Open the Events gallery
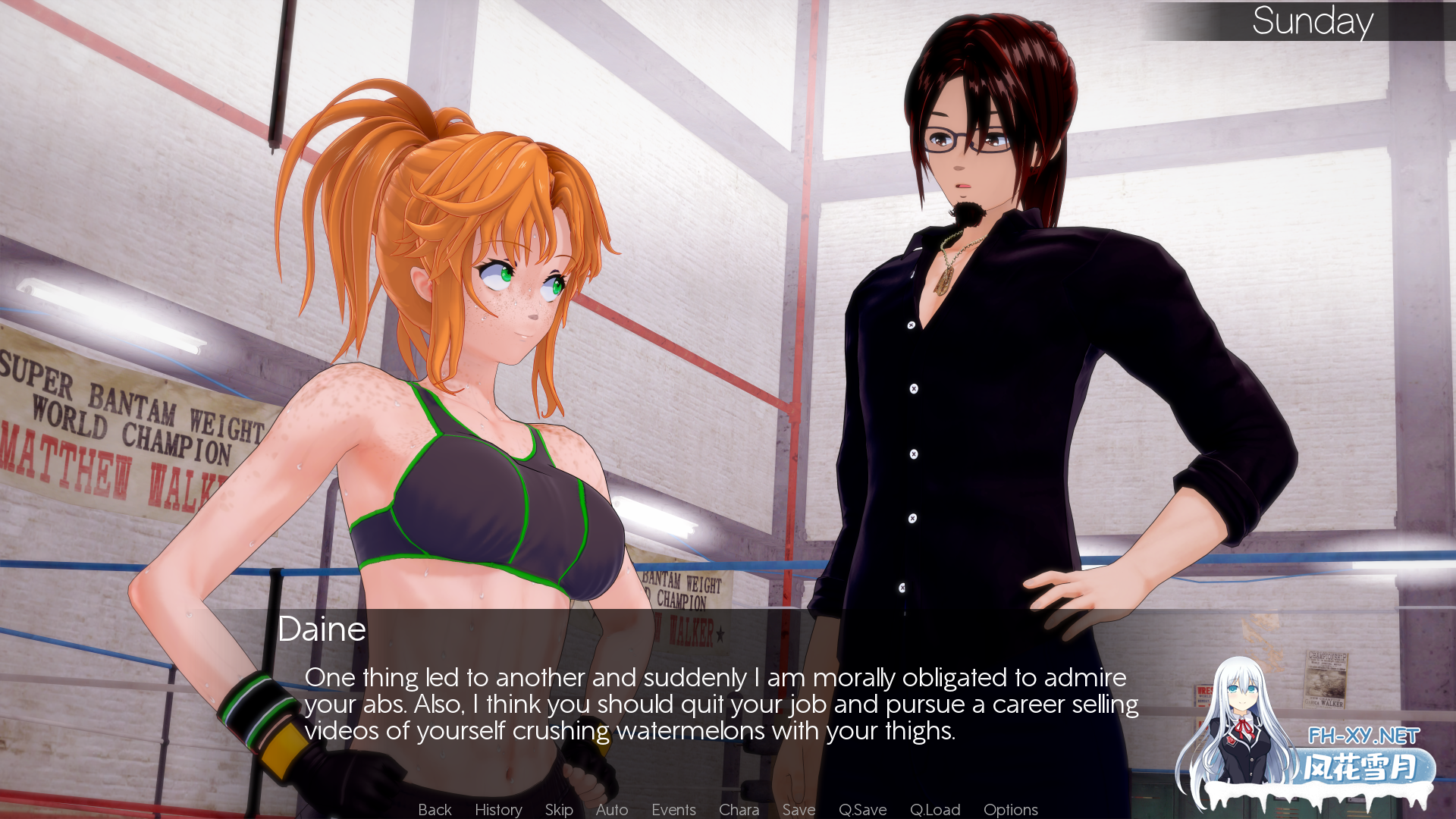This screenshot has width=1456, height=819. pos(673,809)
